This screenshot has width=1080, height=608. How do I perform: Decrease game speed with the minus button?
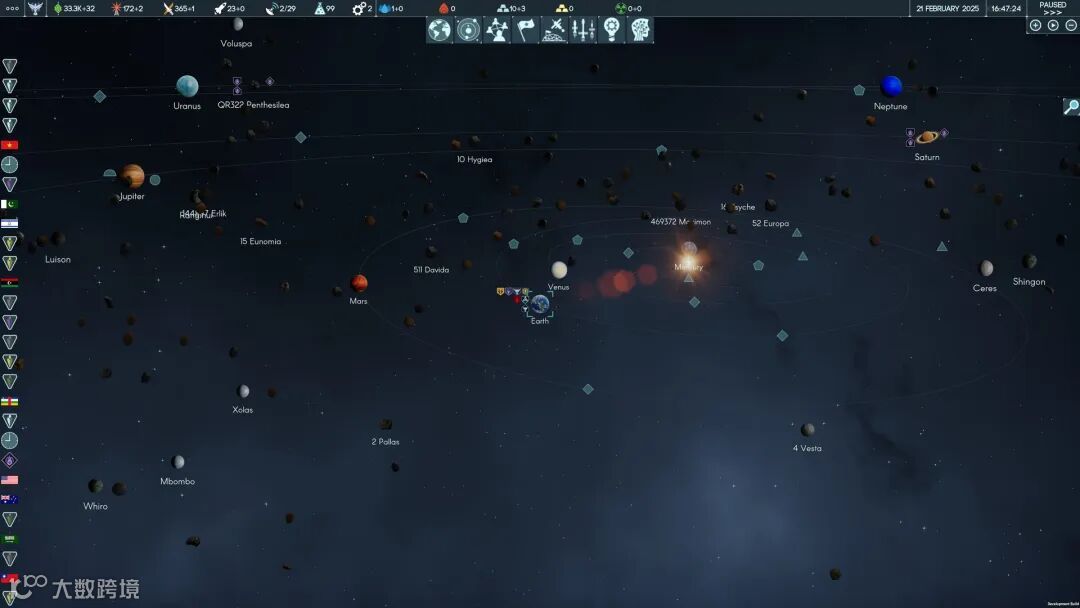tap(1070, 25)
